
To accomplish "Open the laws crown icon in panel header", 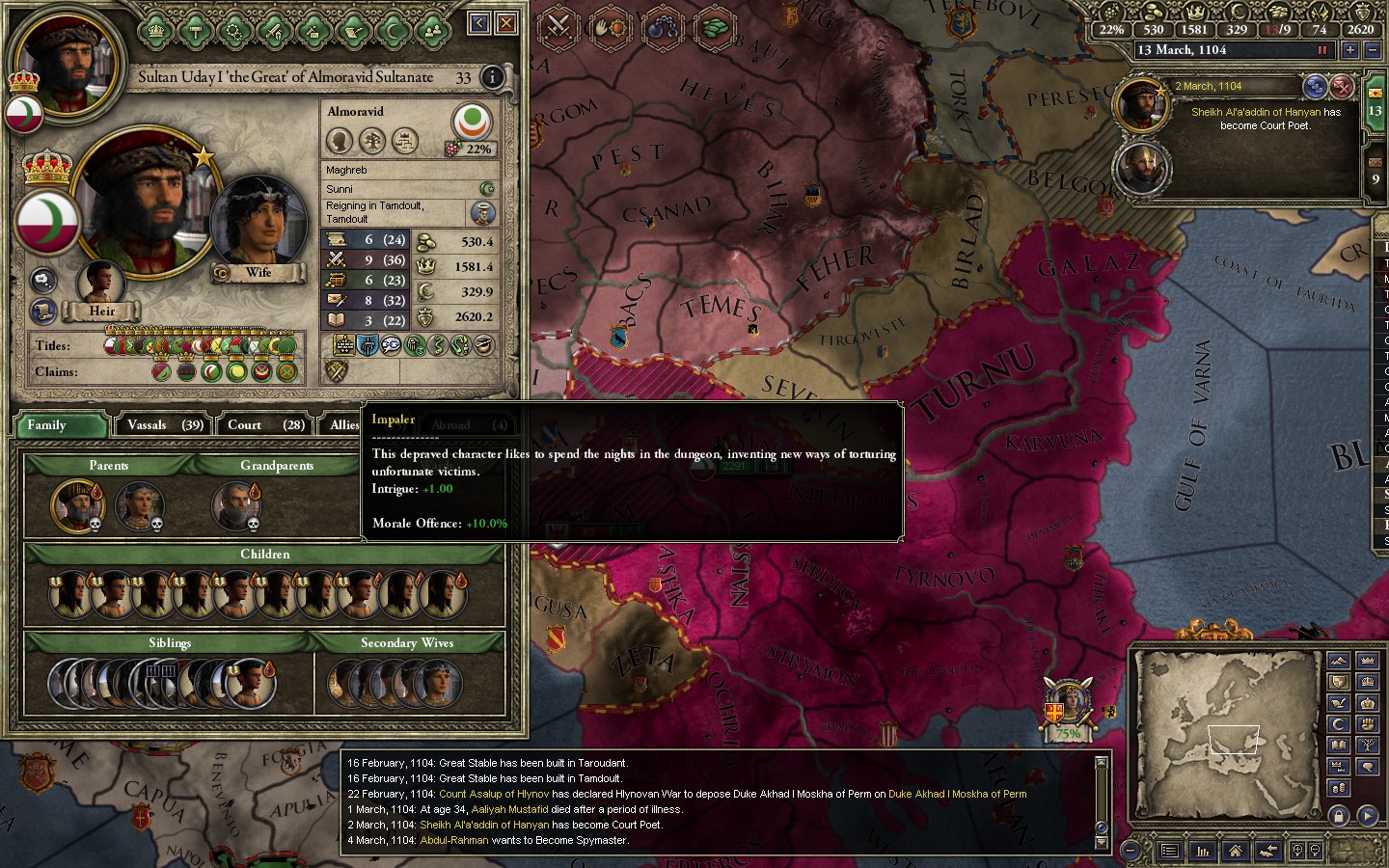I will 156,31.
